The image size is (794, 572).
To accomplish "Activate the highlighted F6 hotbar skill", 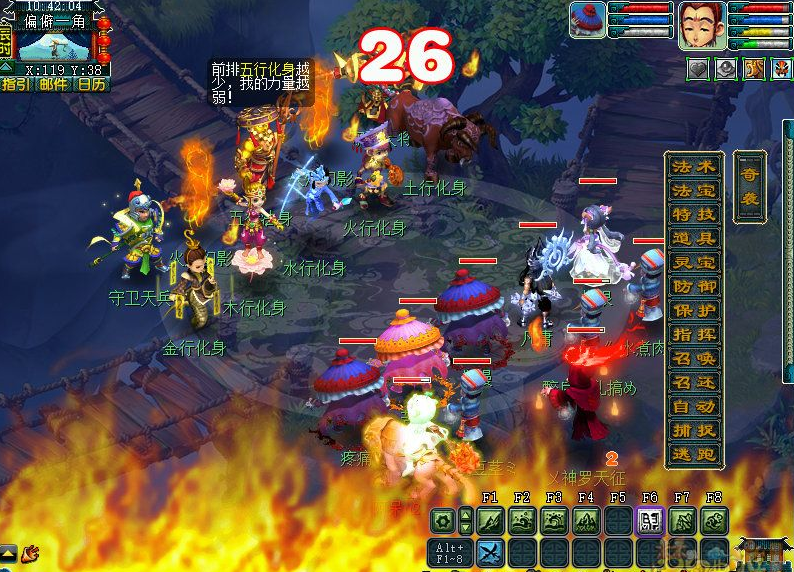I will 650,520.
